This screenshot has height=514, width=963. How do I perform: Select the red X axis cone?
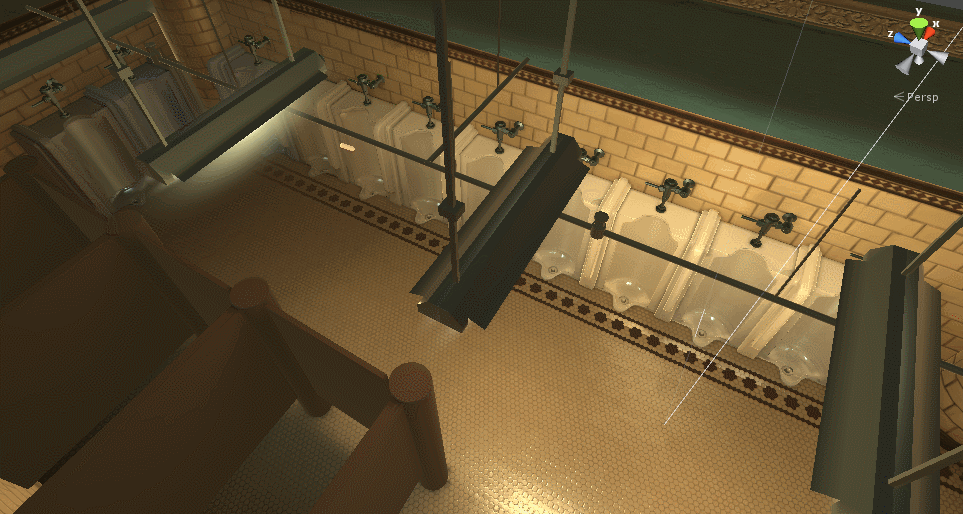[x=930, y=34]
